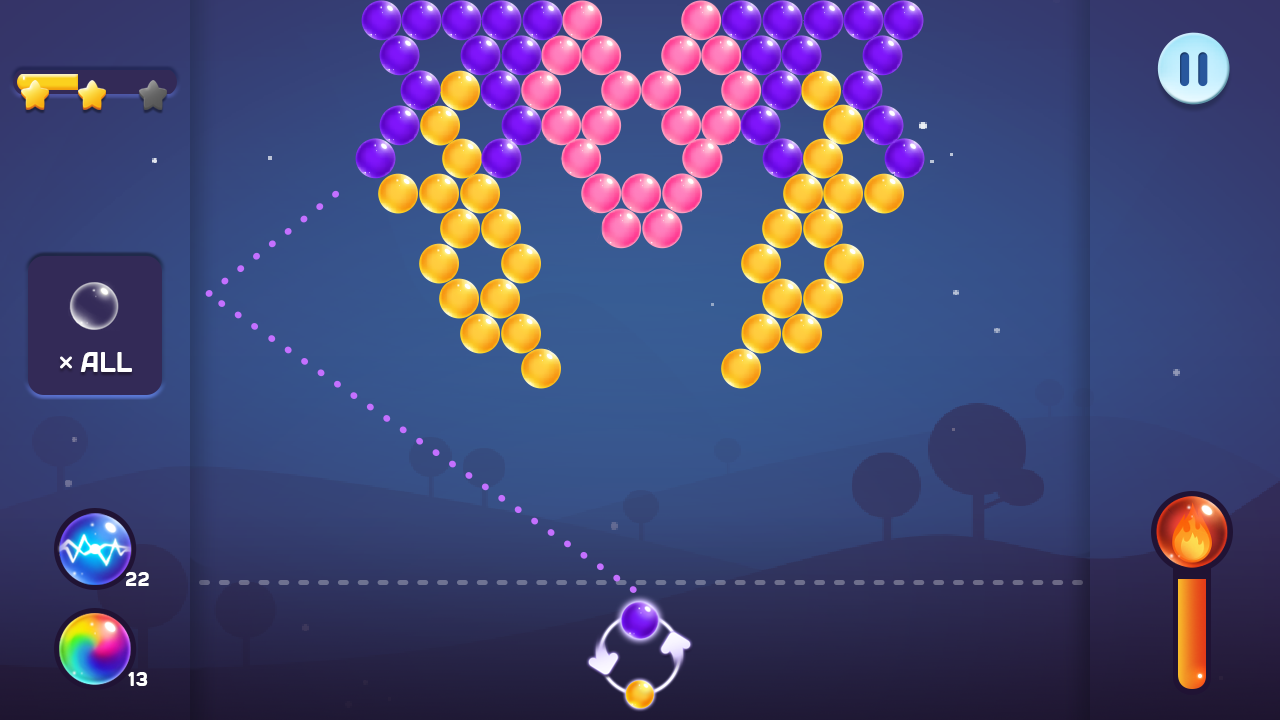This screenshot has width=1280, height=720.
Task: Tap the orange booster fill bar
Action: tap(1190, 630)
